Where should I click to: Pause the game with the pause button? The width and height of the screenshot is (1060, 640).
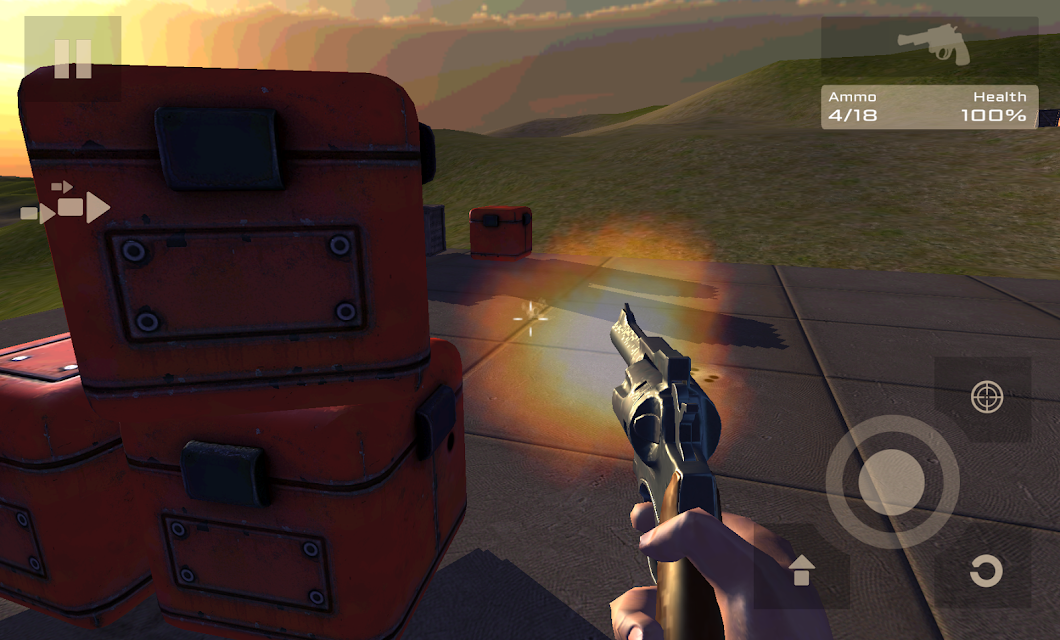73,59
